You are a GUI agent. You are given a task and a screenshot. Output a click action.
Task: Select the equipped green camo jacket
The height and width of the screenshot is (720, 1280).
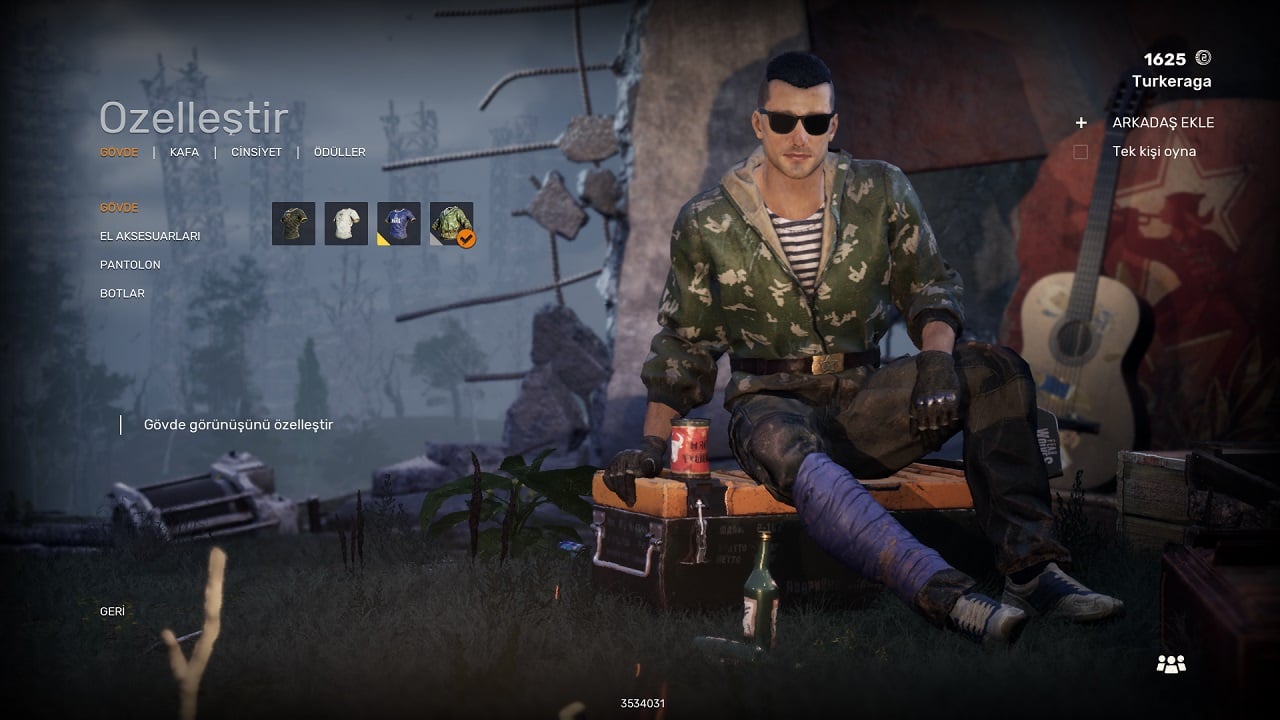click(452, 224)
